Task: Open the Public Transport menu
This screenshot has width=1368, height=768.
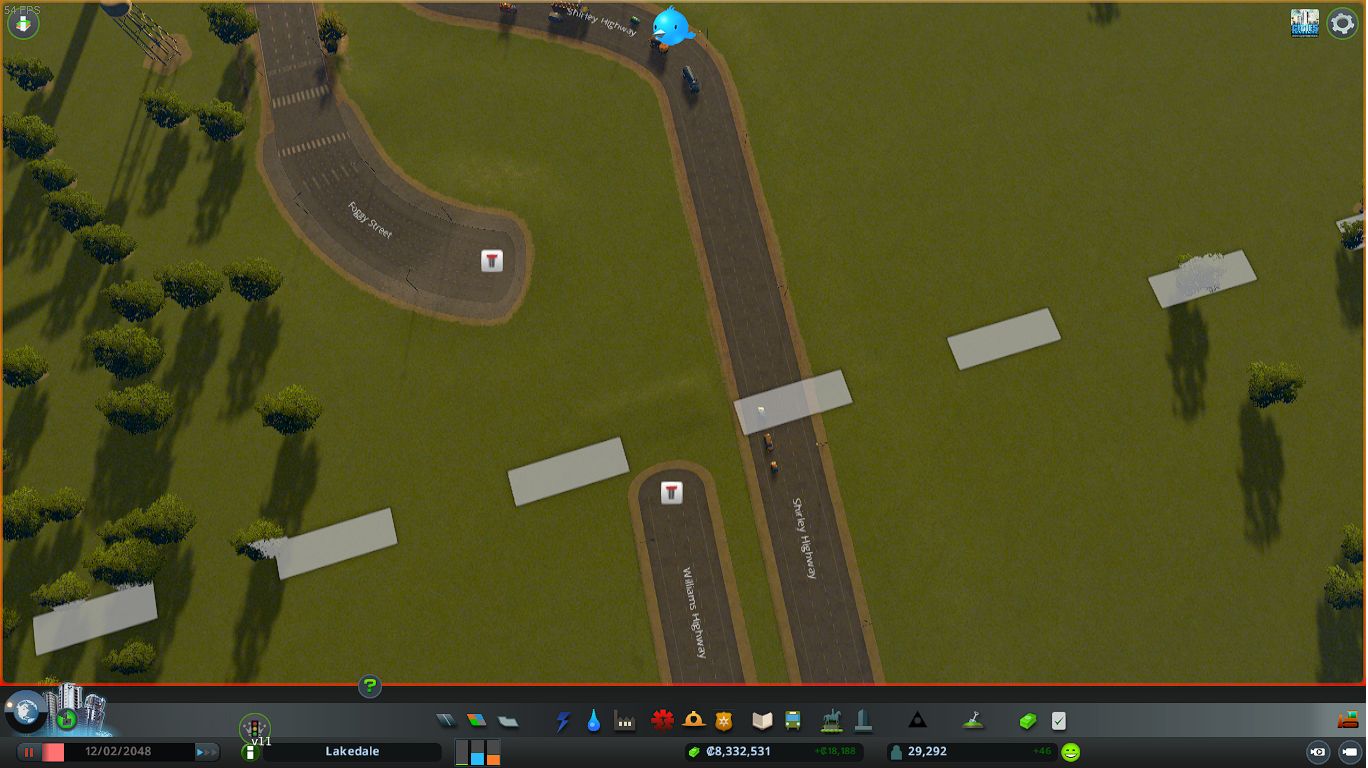Action: [x=793, y=720]
